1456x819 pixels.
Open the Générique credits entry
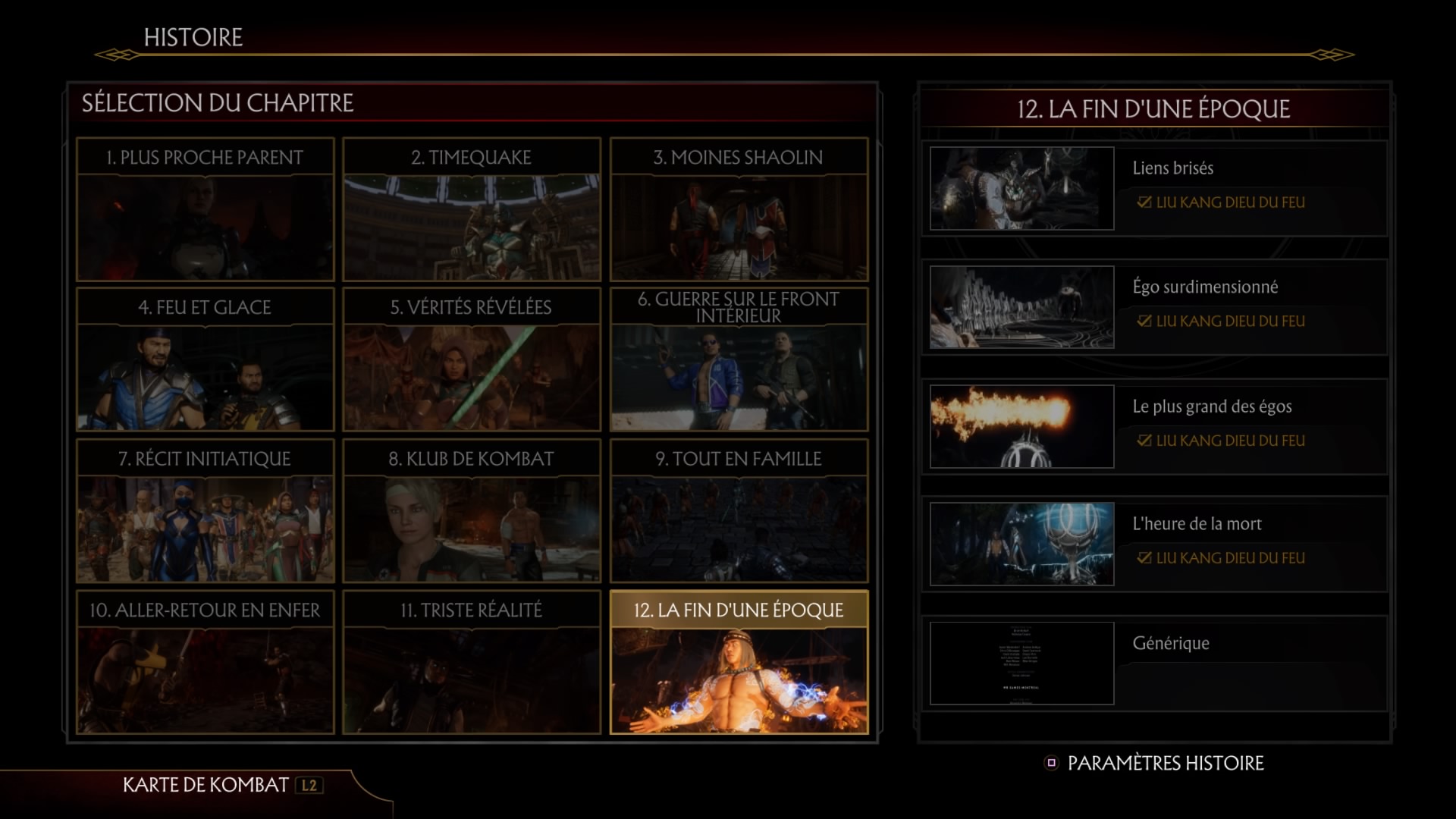tap(1154, 664)
